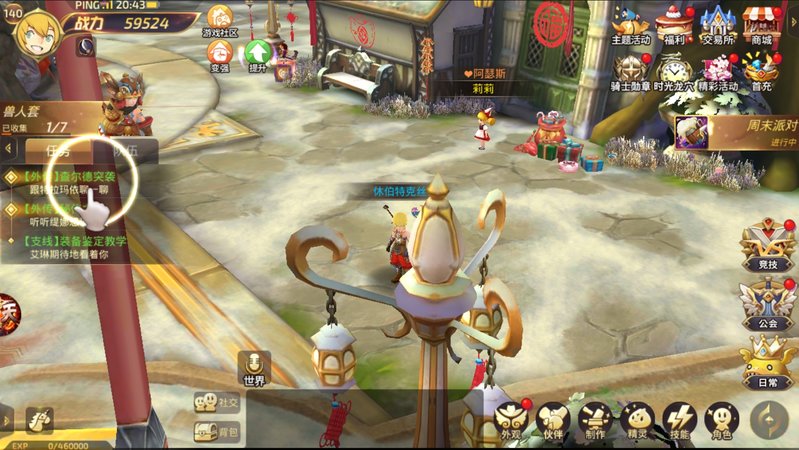
Task: Open the 周末派对 weekend party event
Action: 738,131
